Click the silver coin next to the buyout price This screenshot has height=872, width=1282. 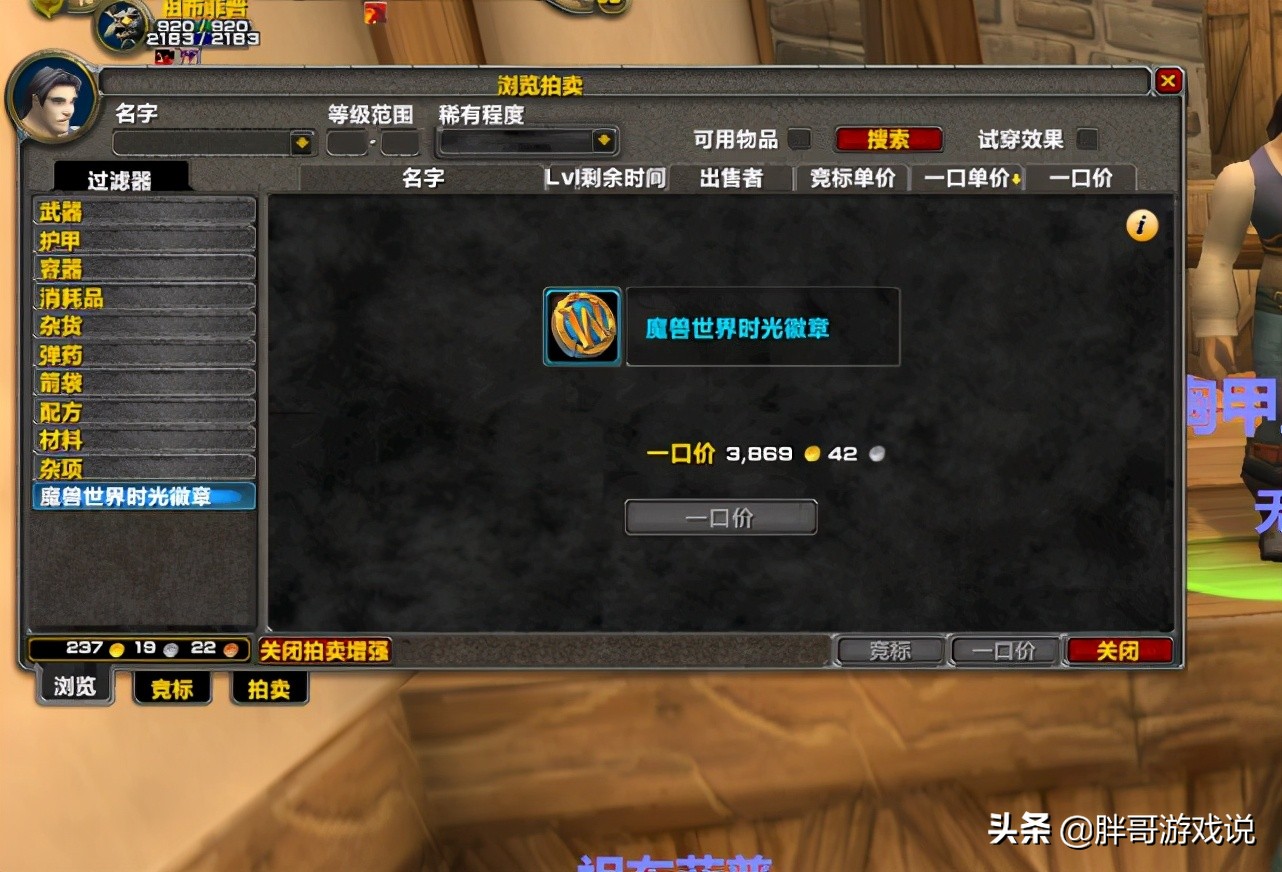[x=877, y=453]
